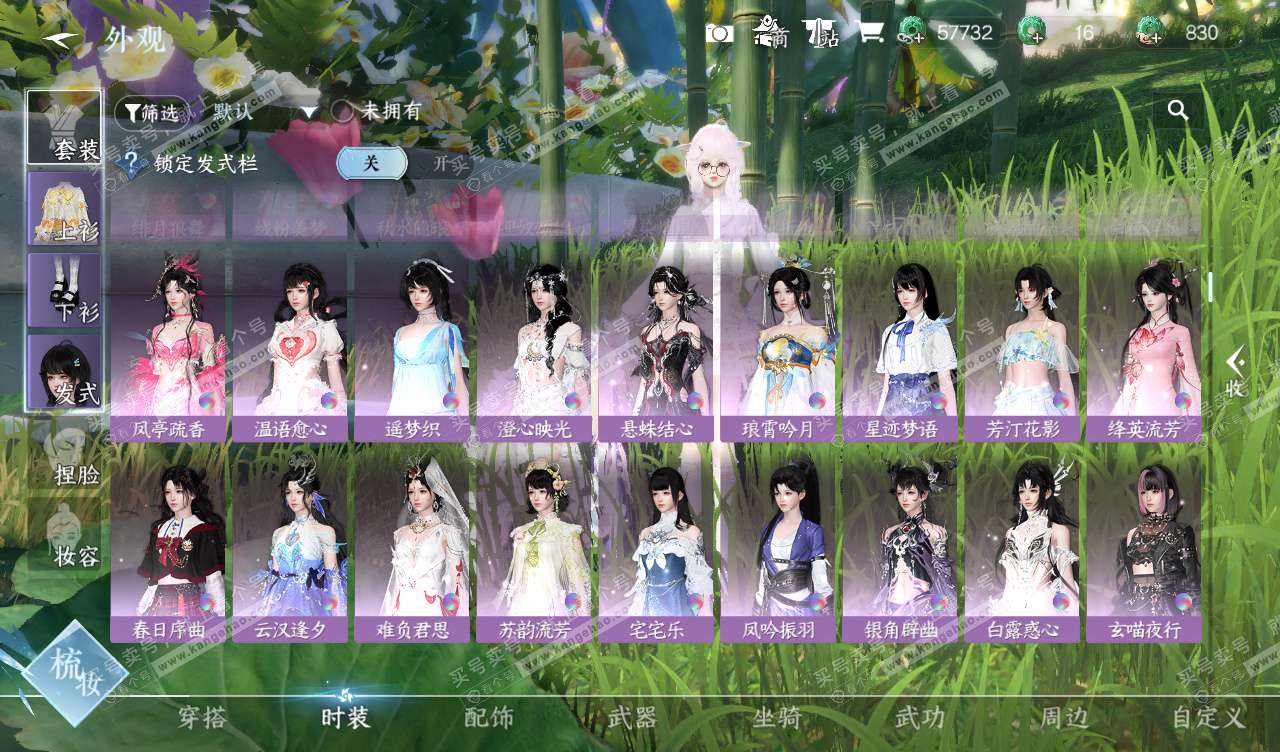Switch to the 上衫 category

point(64,208)
